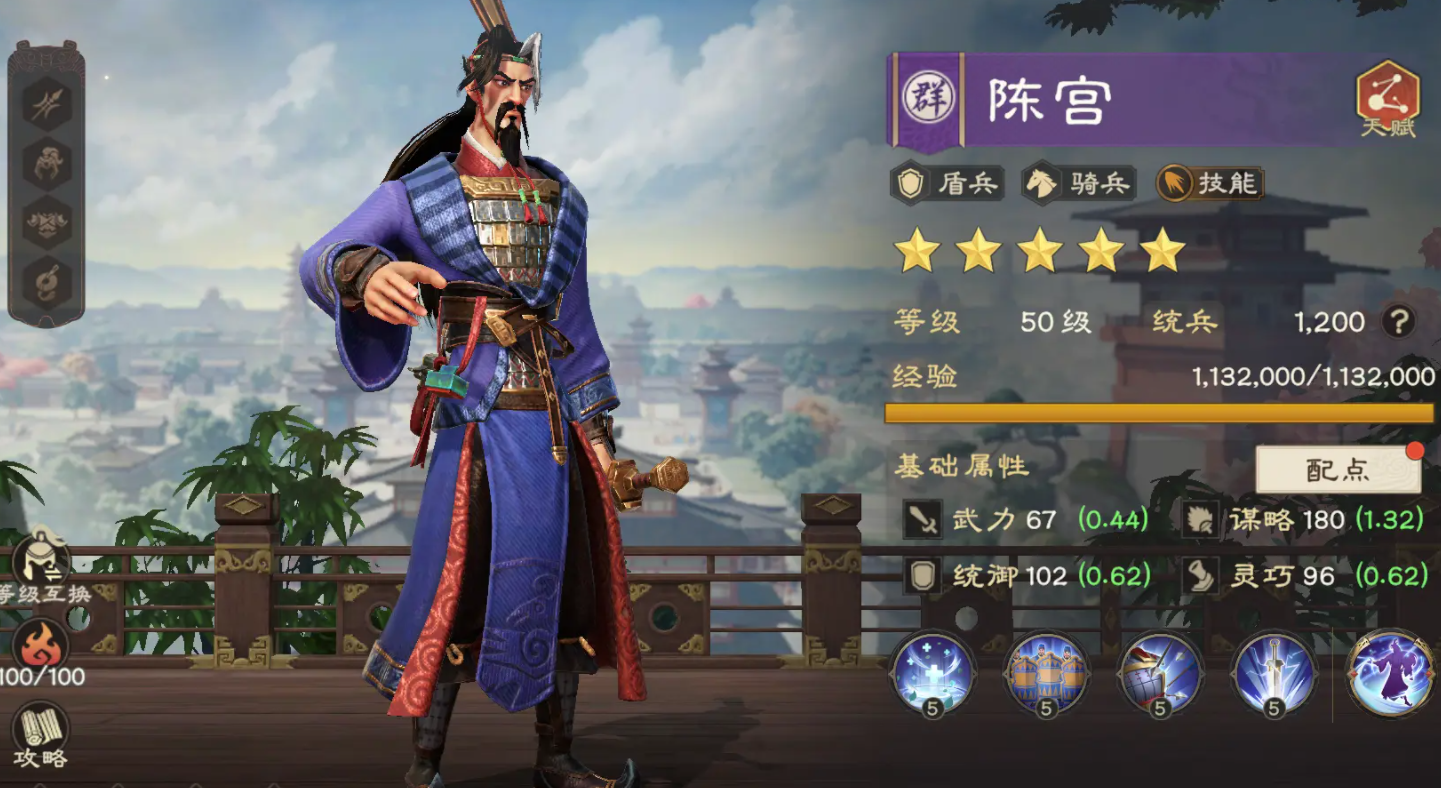Select the 技能 skill tab
The height and width of the screenshot is (788, 1441).
click(1210, 184)
